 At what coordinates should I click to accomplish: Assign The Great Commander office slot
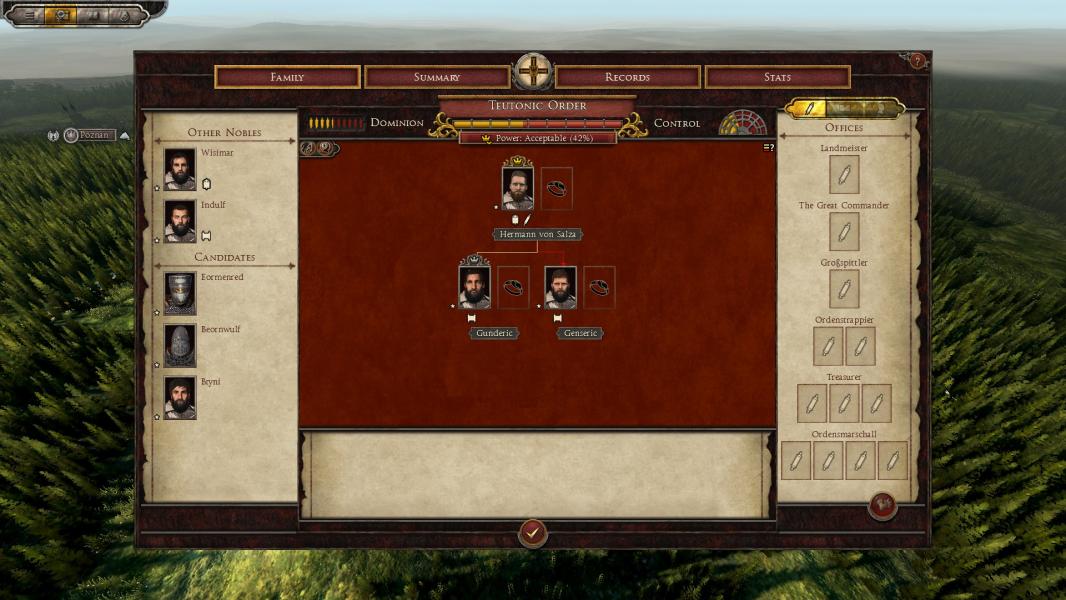pos(844,232)
